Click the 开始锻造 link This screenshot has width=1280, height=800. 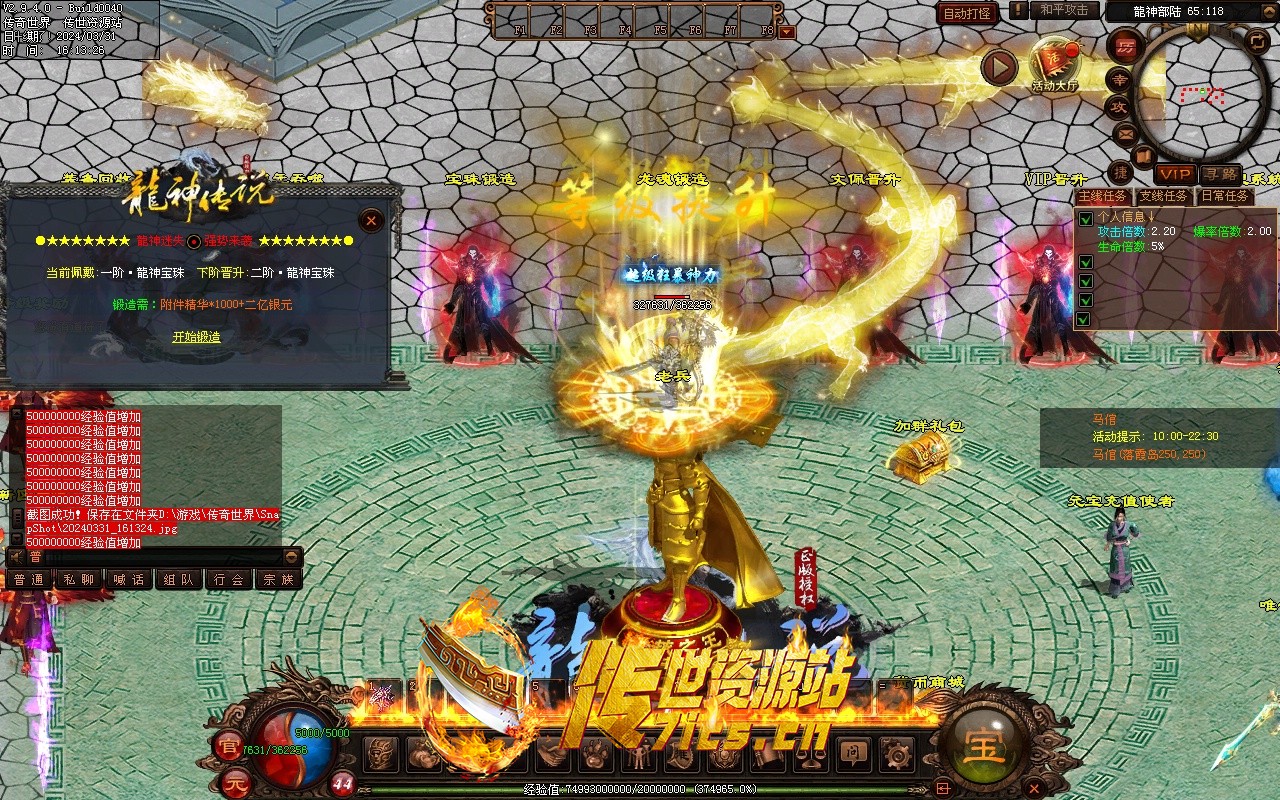pos(196,337)
